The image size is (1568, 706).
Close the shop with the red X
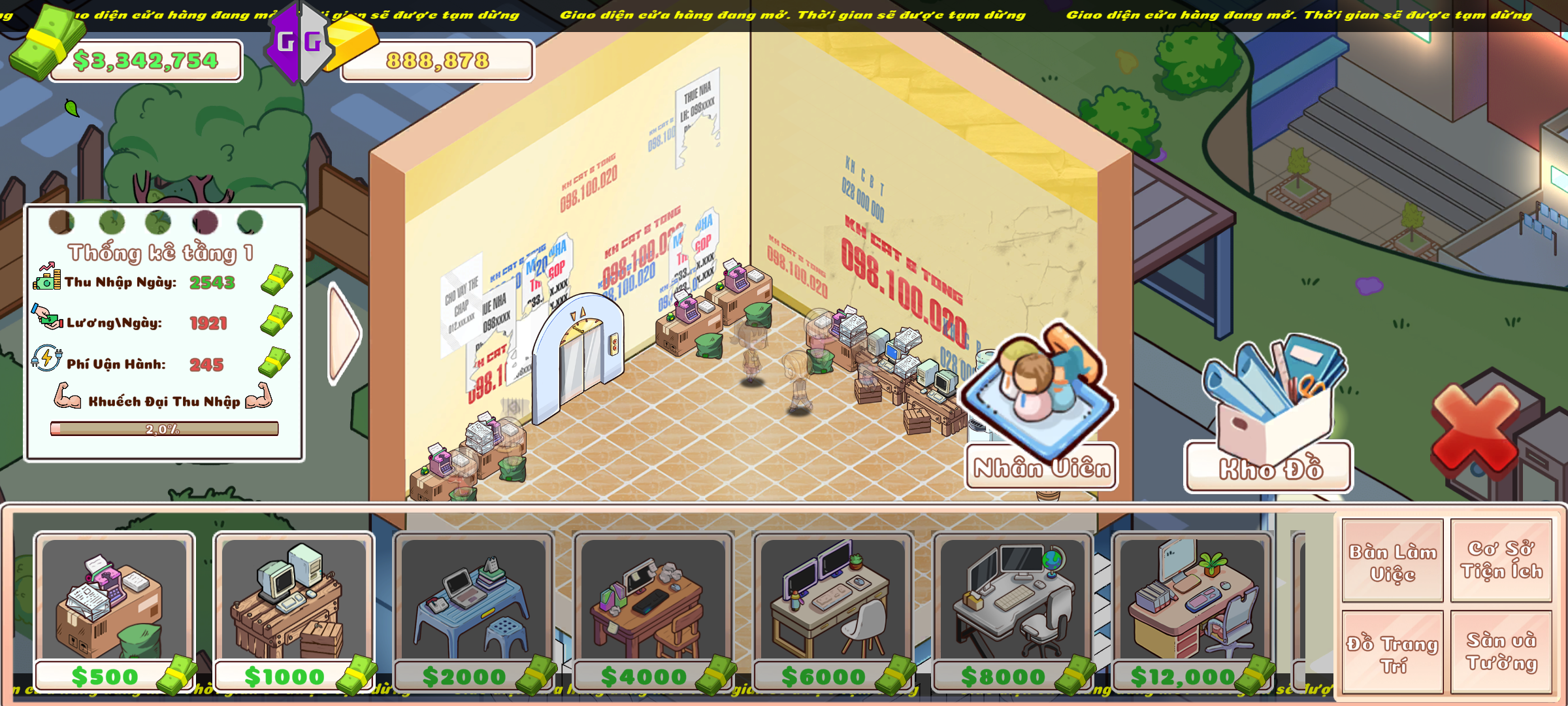click(x=1475, y=428)
